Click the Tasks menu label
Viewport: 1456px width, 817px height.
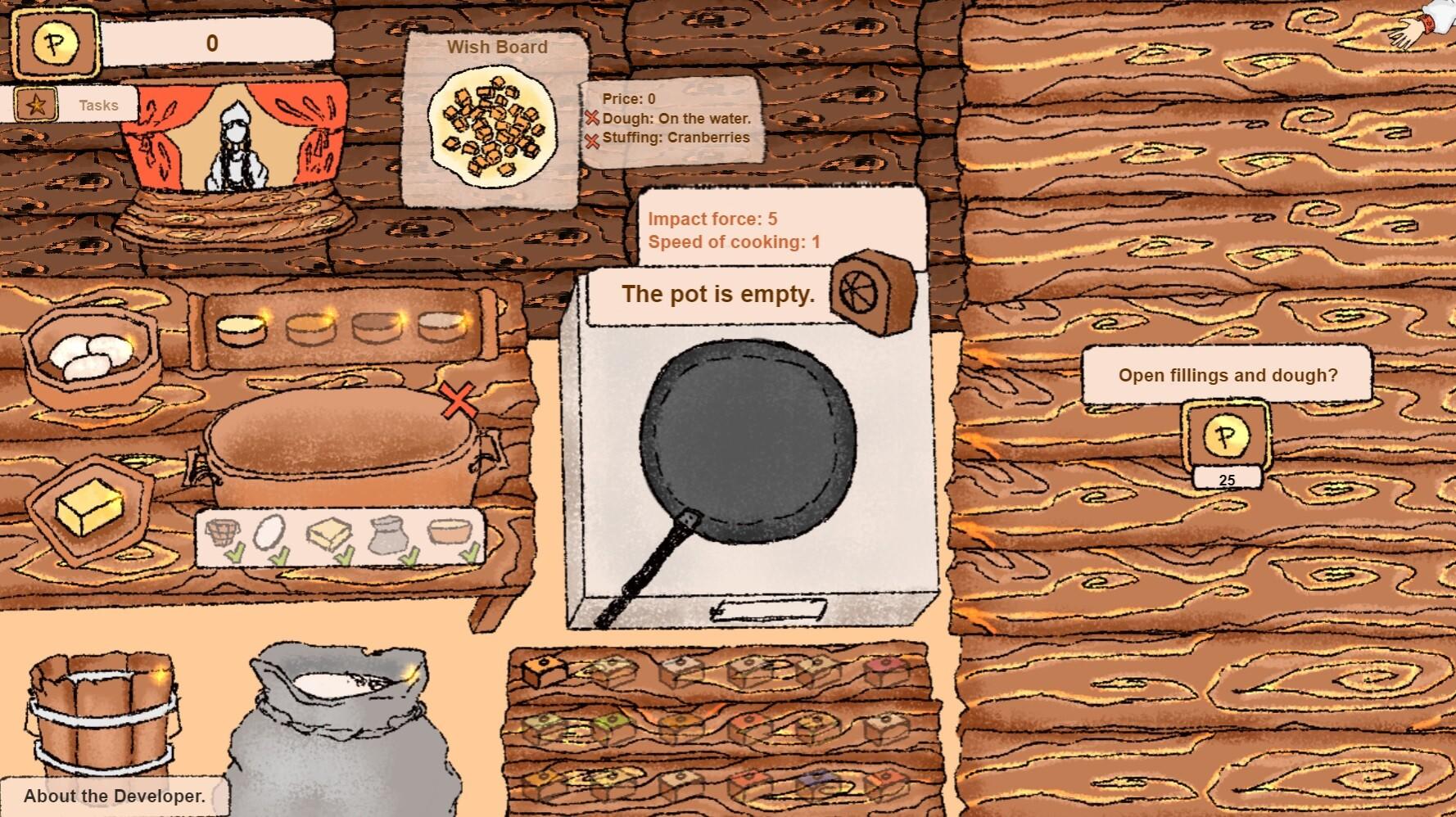coord(98,105)
